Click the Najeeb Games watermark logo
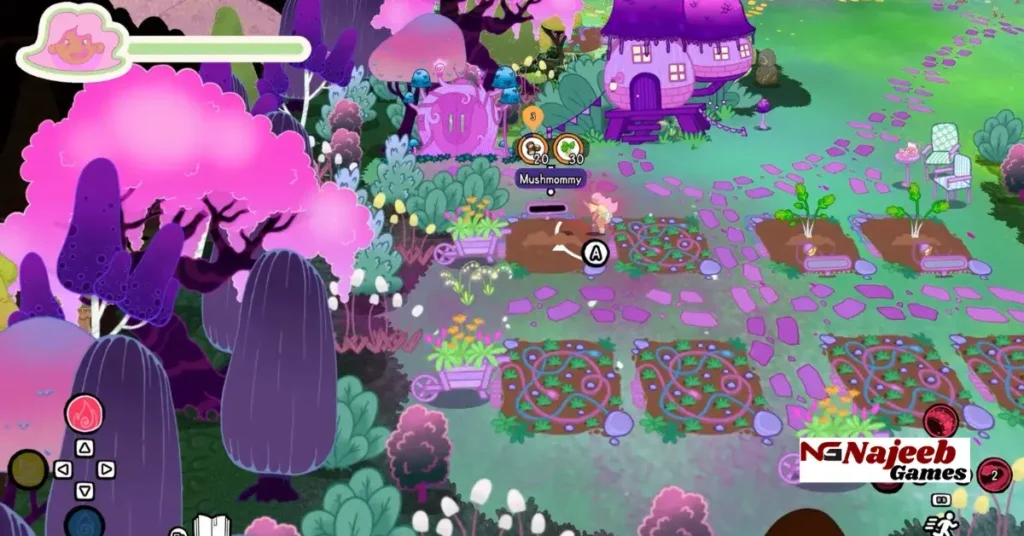 coord(884,461)
